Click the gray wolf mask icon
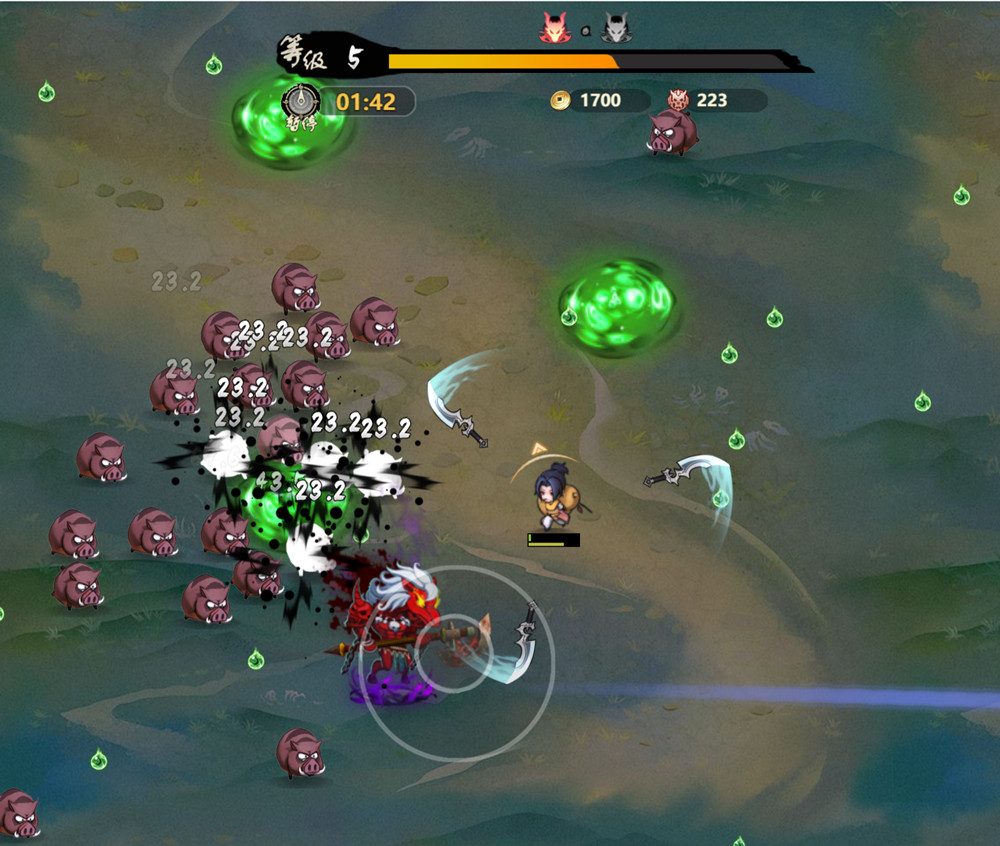Image resolution: width=1000 pixels, height=846 pixels. (x=616, y=28)
